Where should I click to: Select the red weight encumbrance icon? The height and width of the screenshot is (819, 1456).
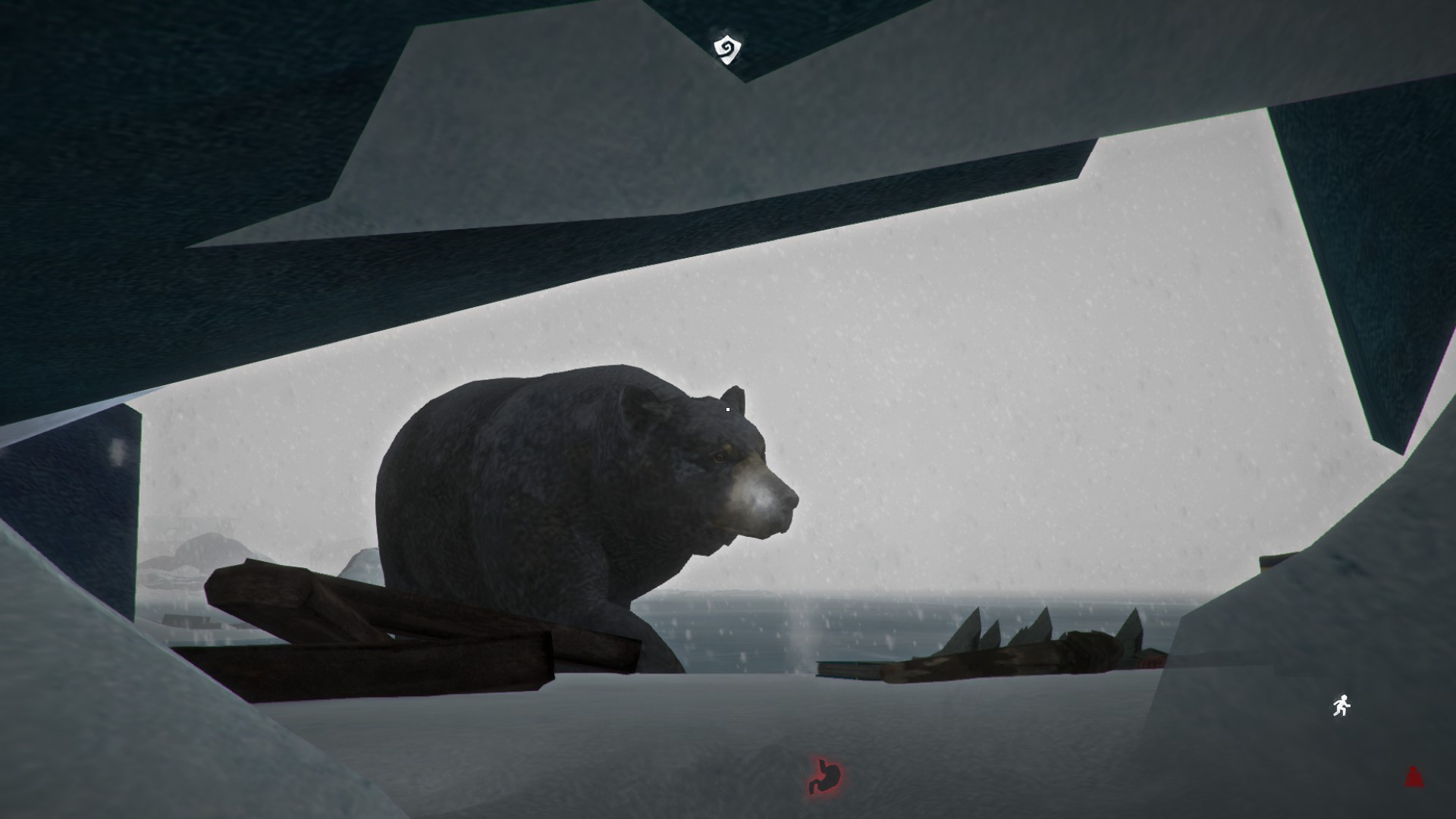click(1414, 777)
